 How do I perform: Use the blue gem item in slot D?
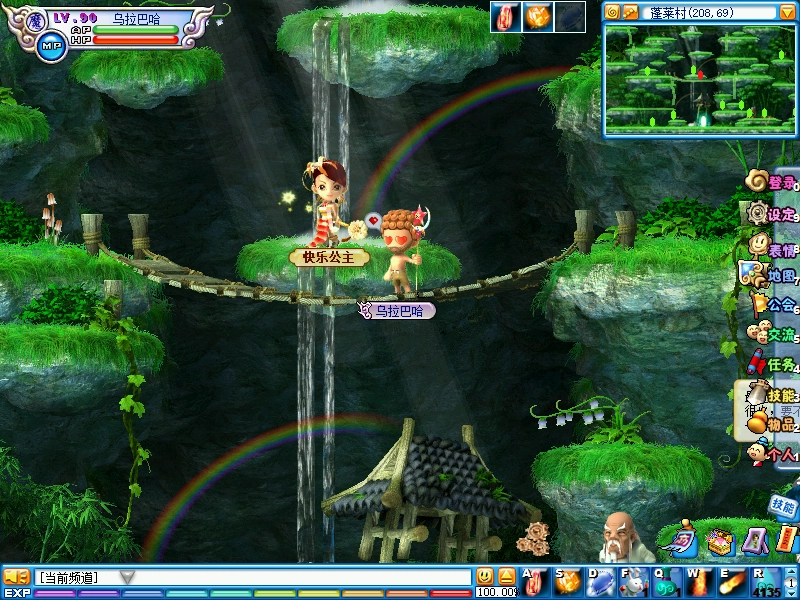(x=601, y=579)
